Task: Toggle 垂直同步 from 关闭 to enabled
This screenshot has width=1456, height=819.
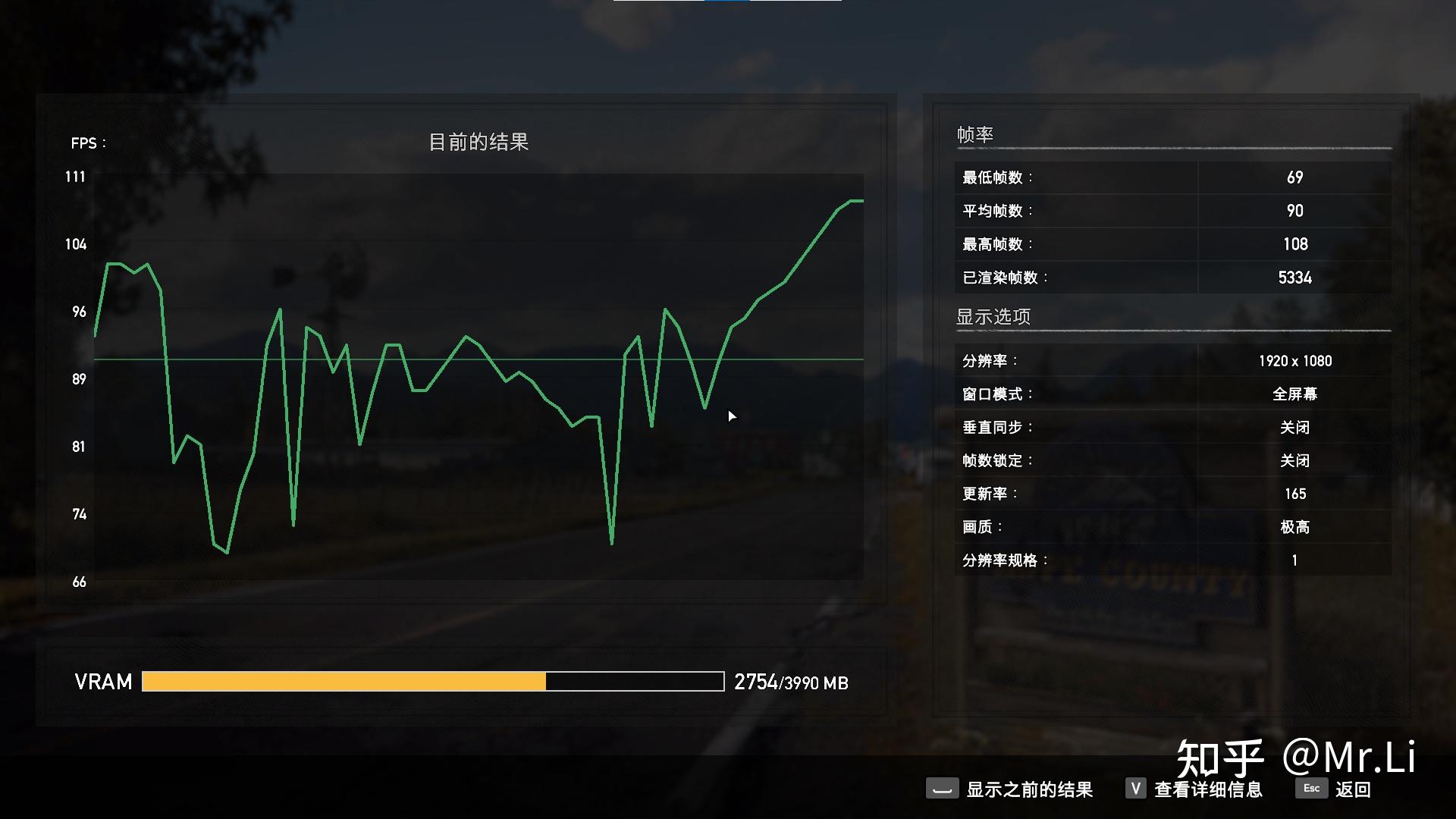Action: 1292,427
